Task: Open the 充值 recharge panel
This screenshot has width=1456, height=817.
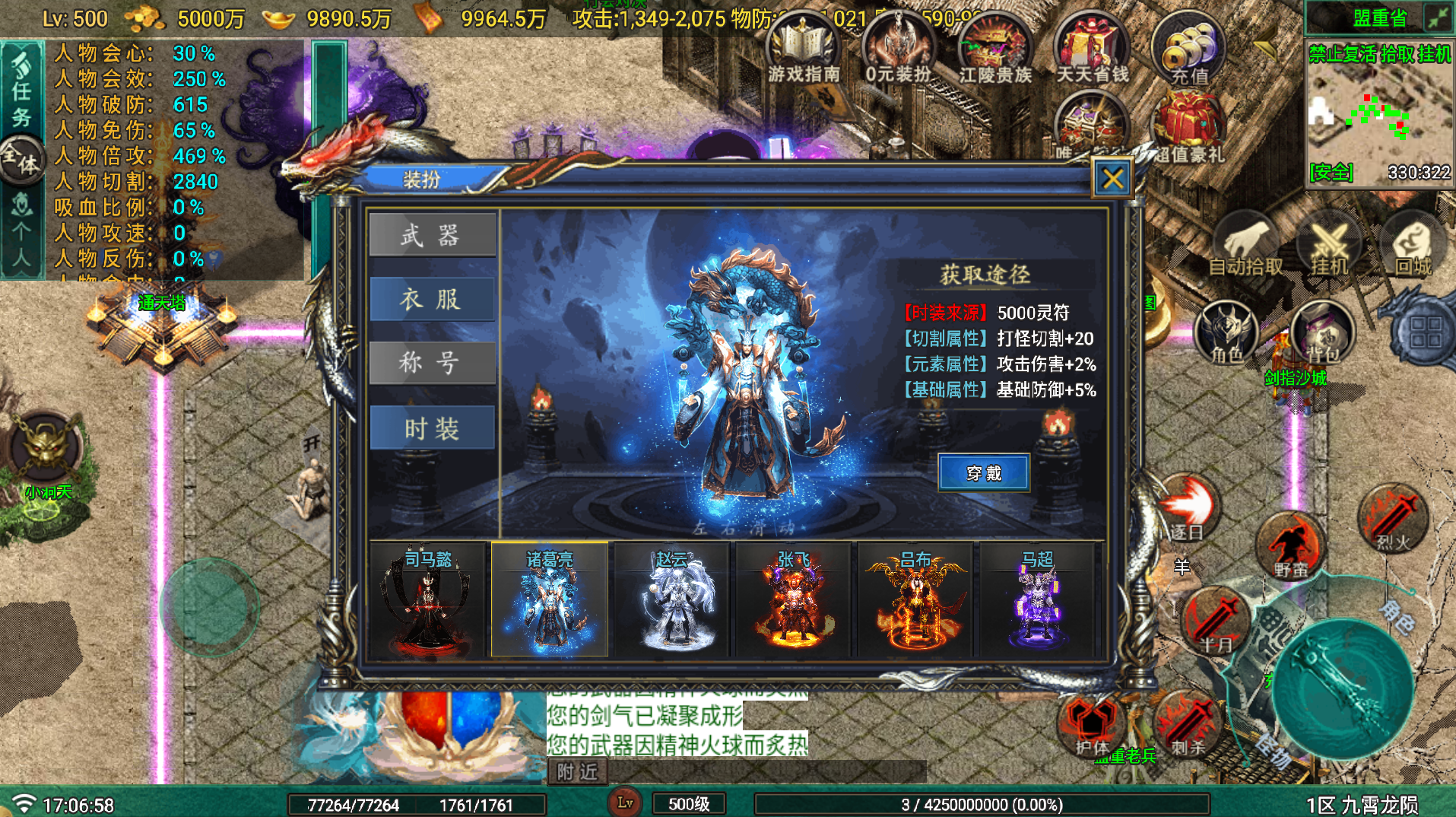Action: (x=1190, y=47)
